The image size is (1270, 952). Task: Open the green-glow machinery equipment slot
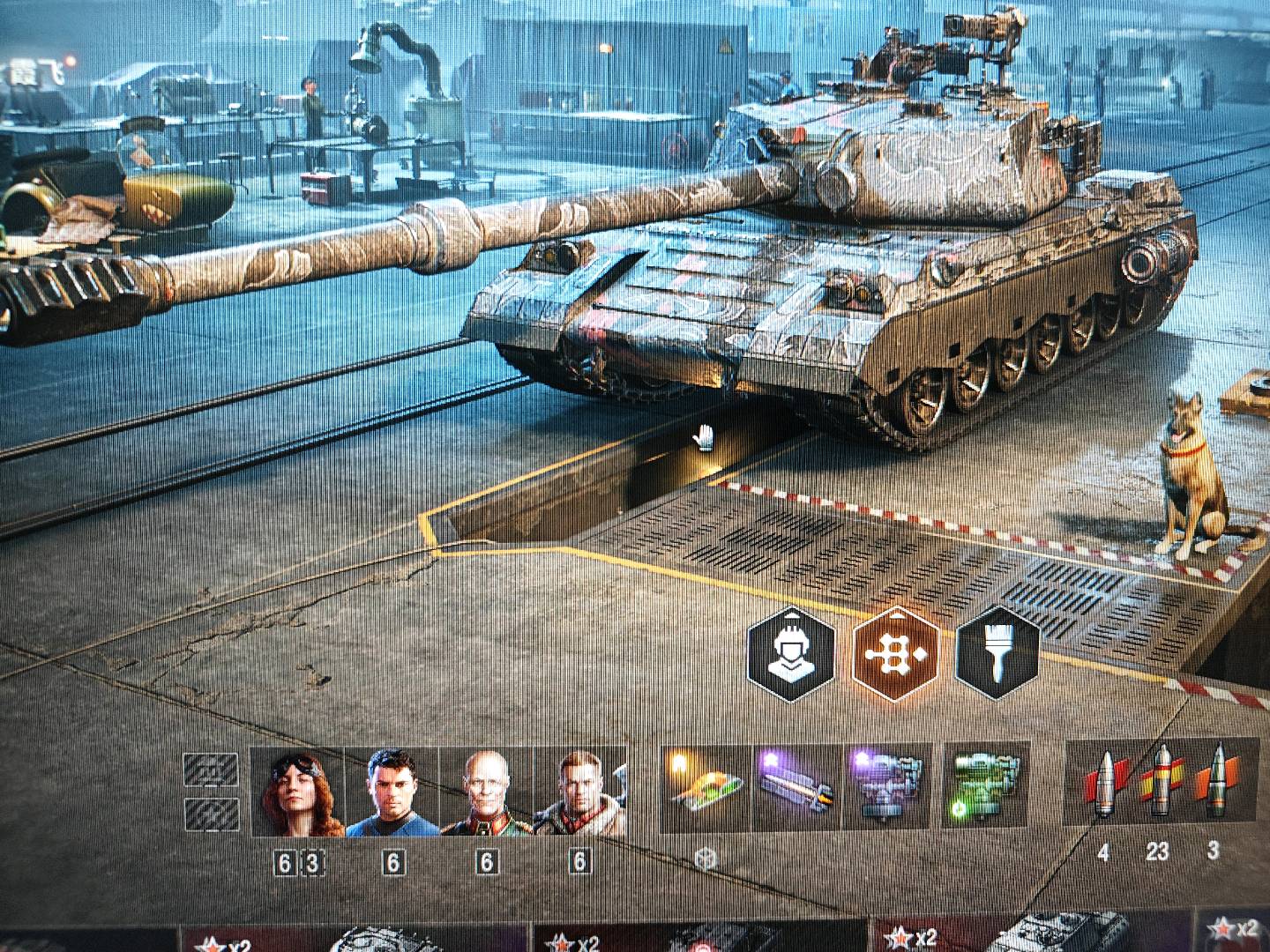(986, 787)
